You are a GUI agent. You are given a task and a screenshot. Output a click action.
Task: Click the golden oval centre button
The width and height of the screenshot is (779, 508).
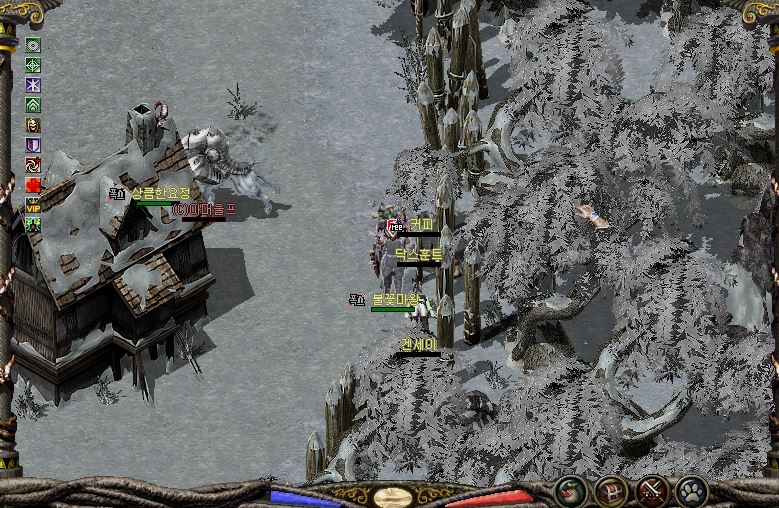tap(392, 495)
